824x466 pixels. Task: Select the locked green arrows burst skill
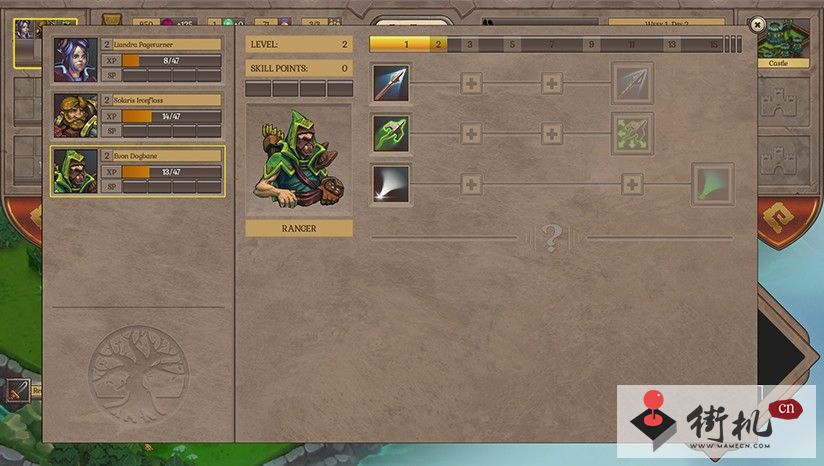pyautogui.click(x=632, y=133)
